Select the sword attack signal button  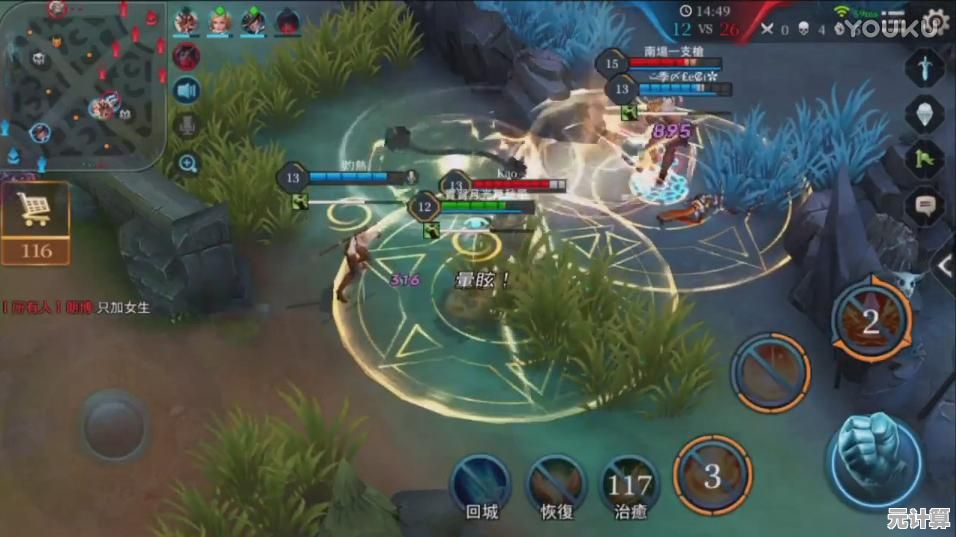(x=925, y=68)
